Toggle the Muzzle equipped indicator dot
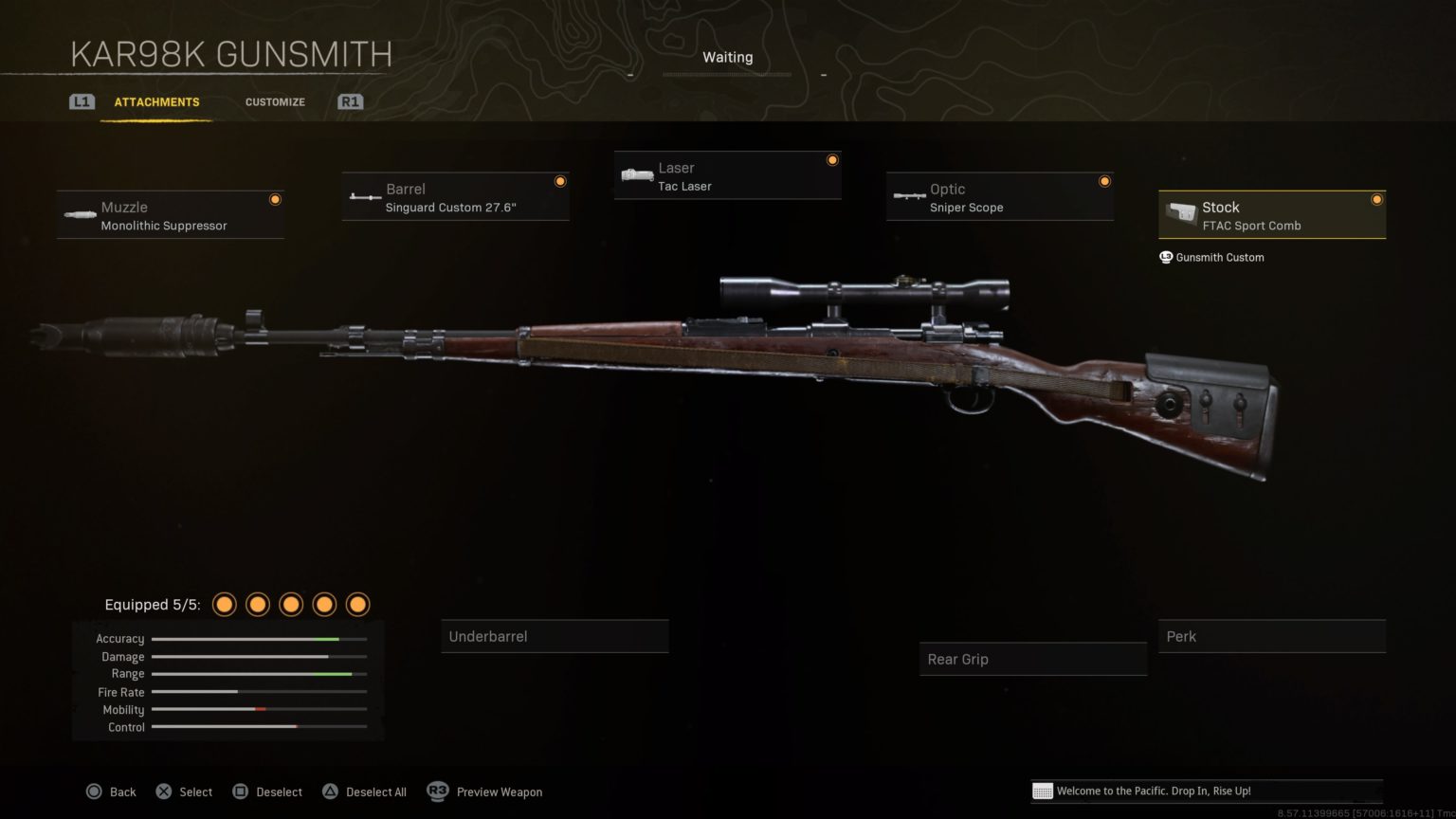 [x=275, y=199]
